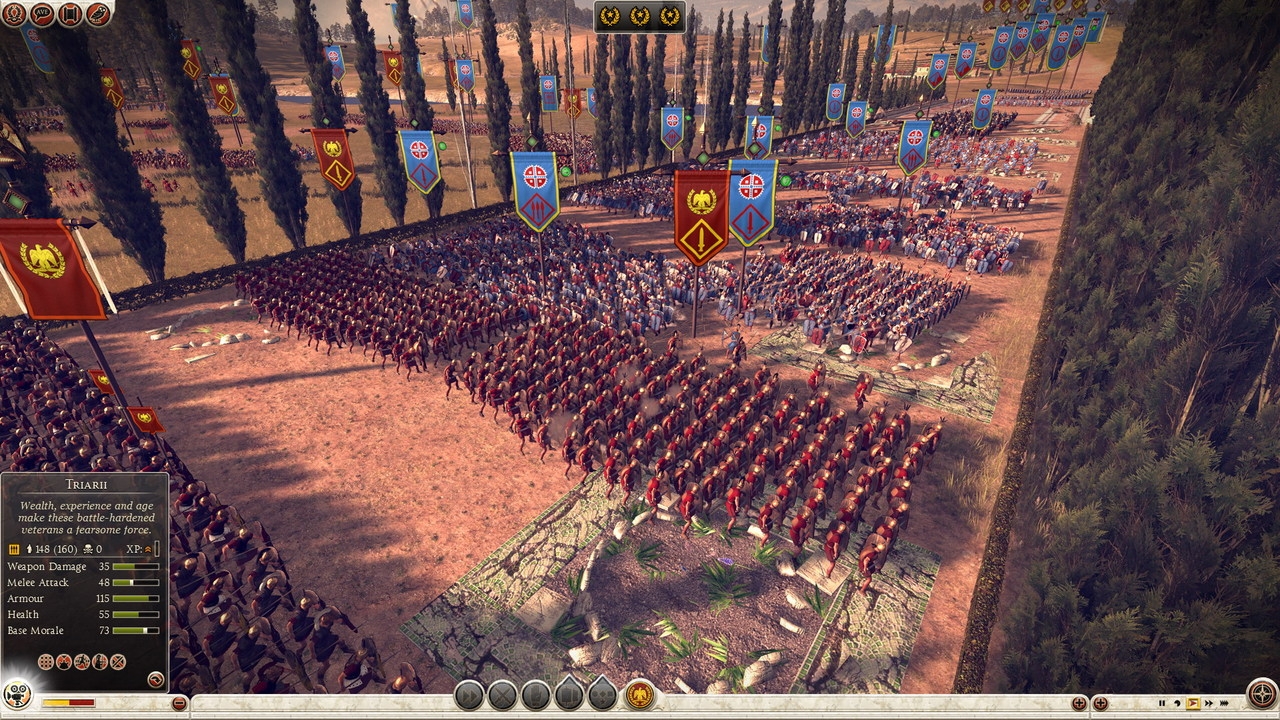Activate the running soldier ability icon
Image resolution: width=1280 pixels, height=720 pixels.
[82, 660]
